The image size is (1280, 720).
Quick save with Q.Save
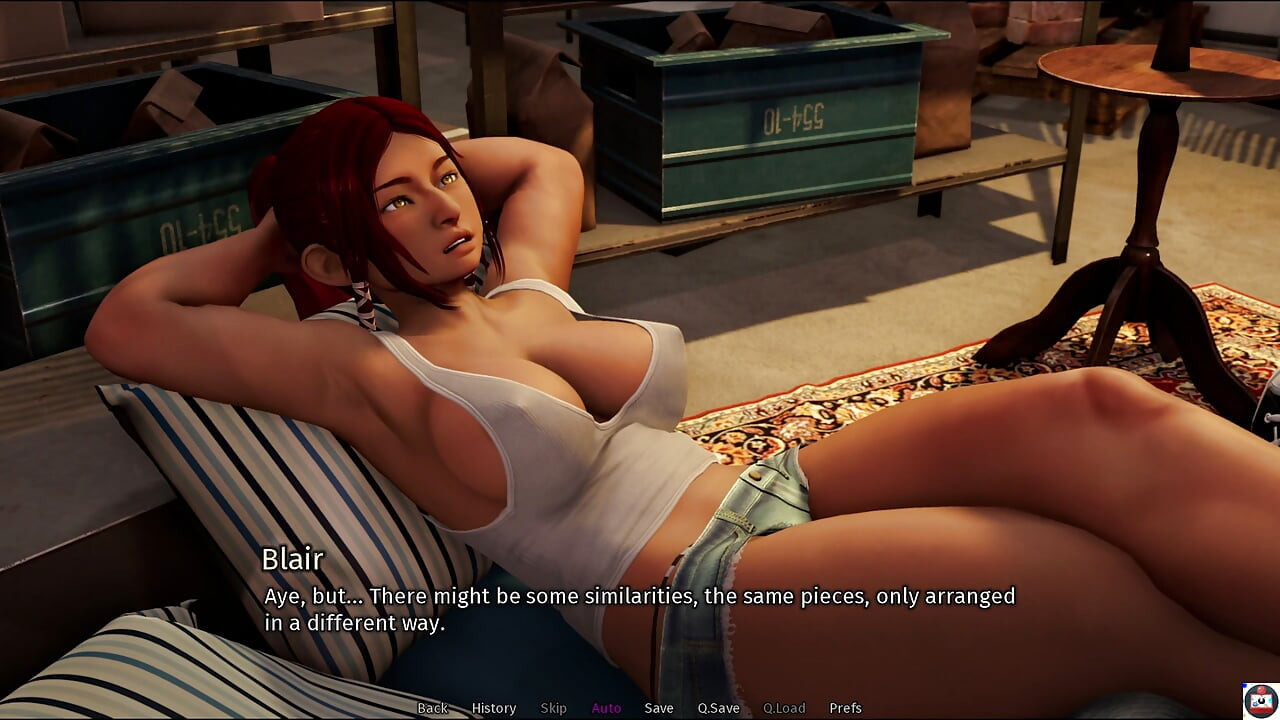(x=718, y=708)
